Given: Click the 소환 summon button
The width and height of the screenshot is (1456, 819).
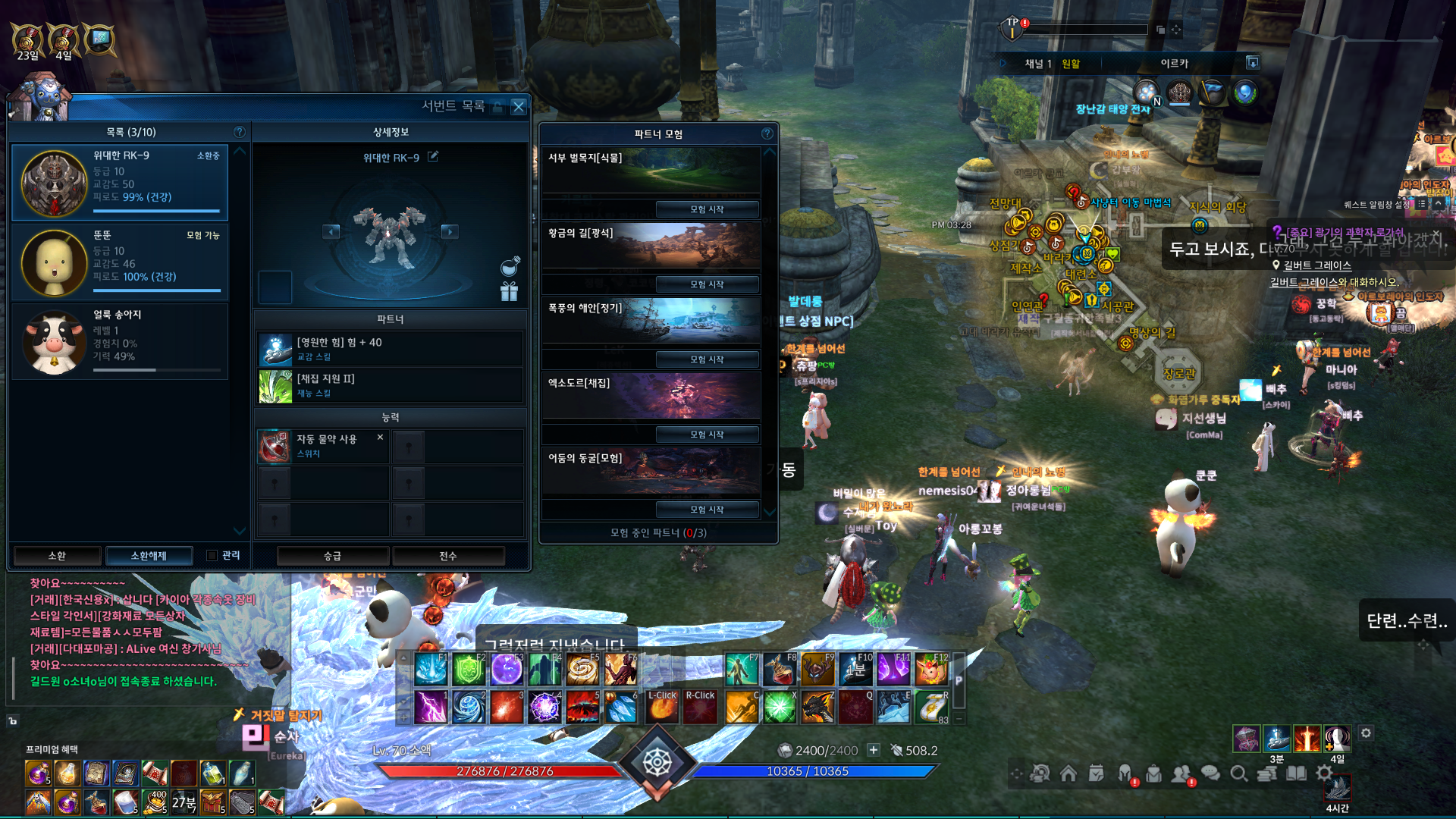Looking at the screenshot, I should coord(57,556).
